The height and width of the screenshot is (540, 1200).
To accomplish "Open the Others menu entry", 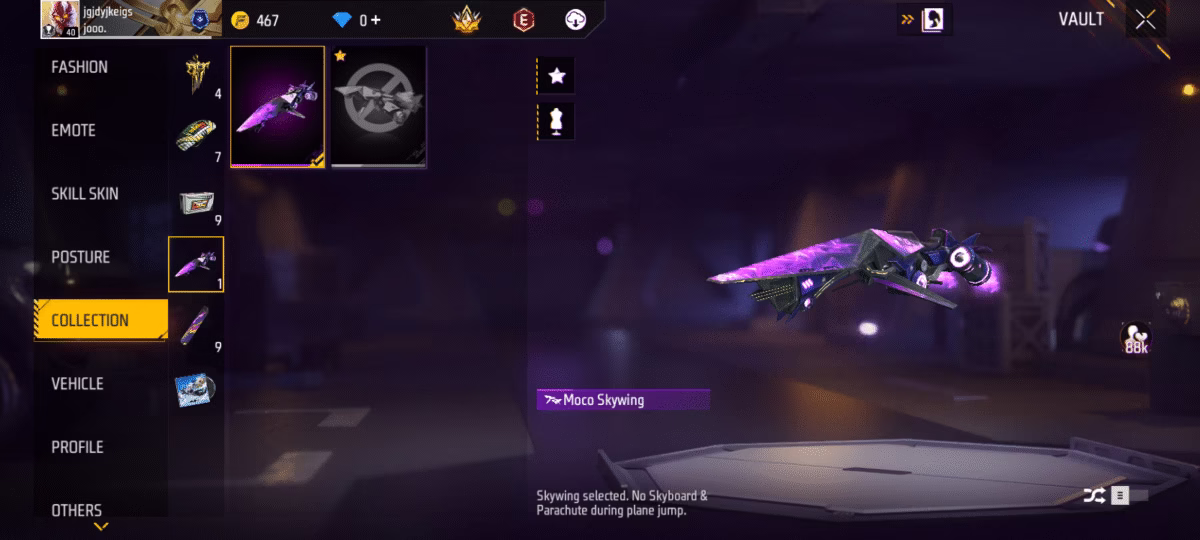I will [x=77, y=510].
